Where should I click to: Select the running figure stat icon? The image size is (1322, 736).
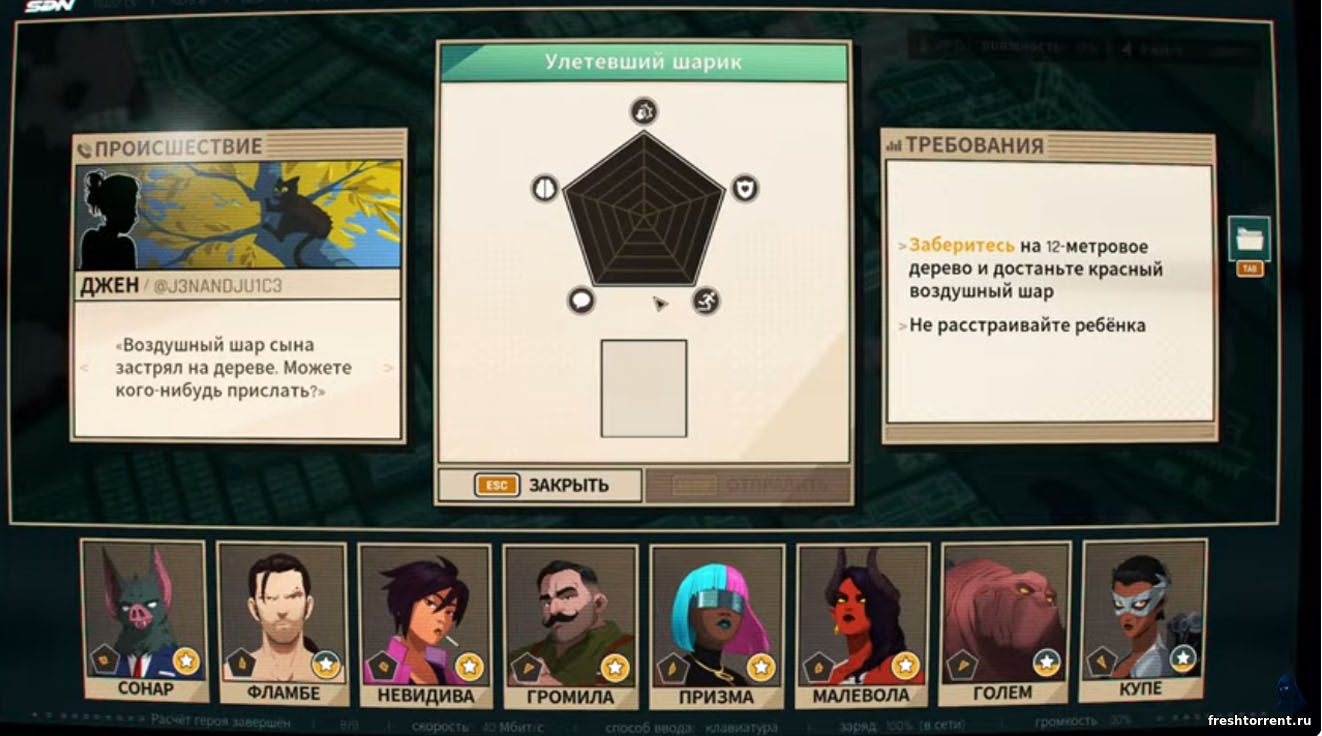coord(706,300)
